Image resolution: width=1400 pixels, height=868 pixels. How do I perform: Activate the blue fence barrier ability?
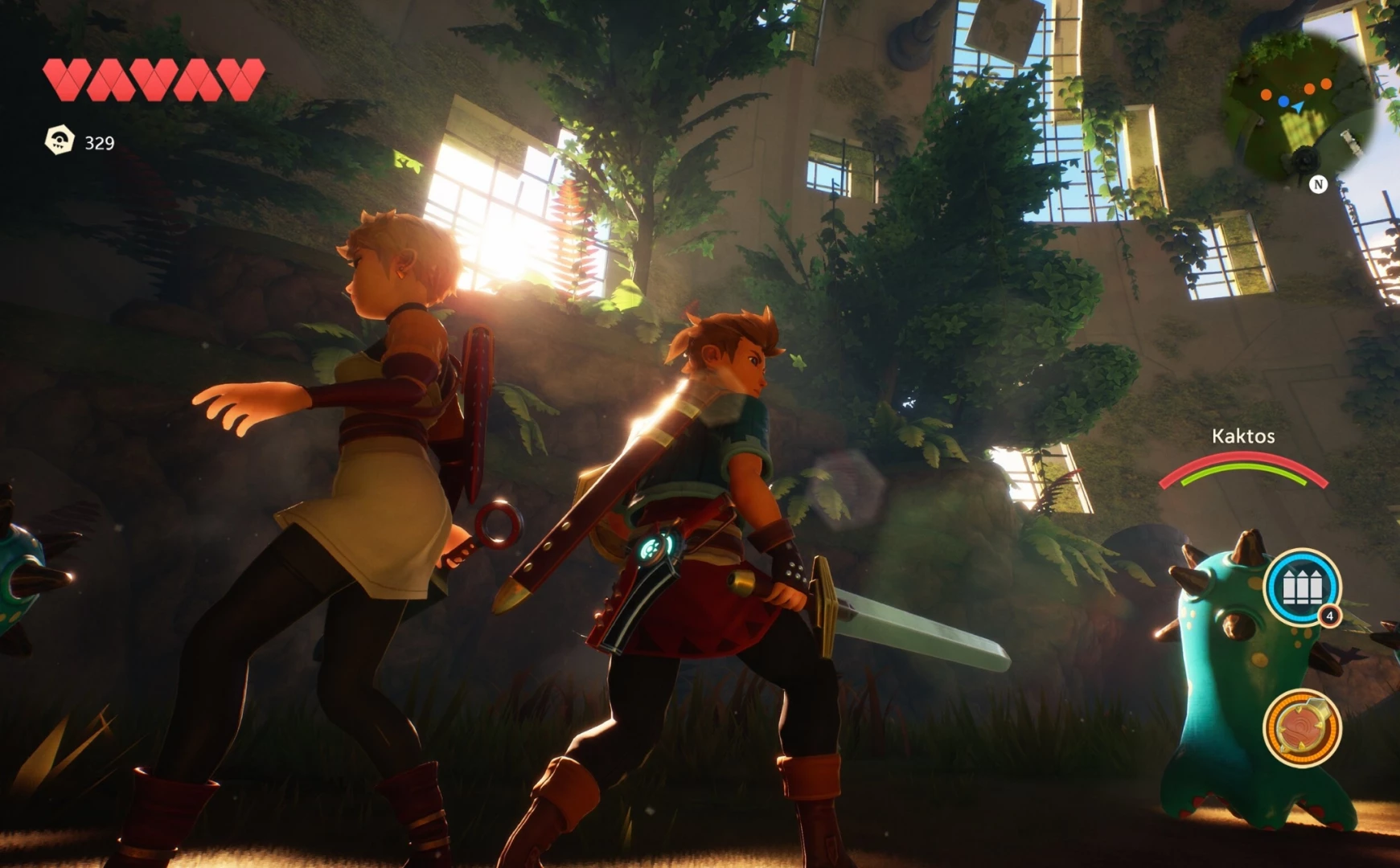pos(1301,588)
